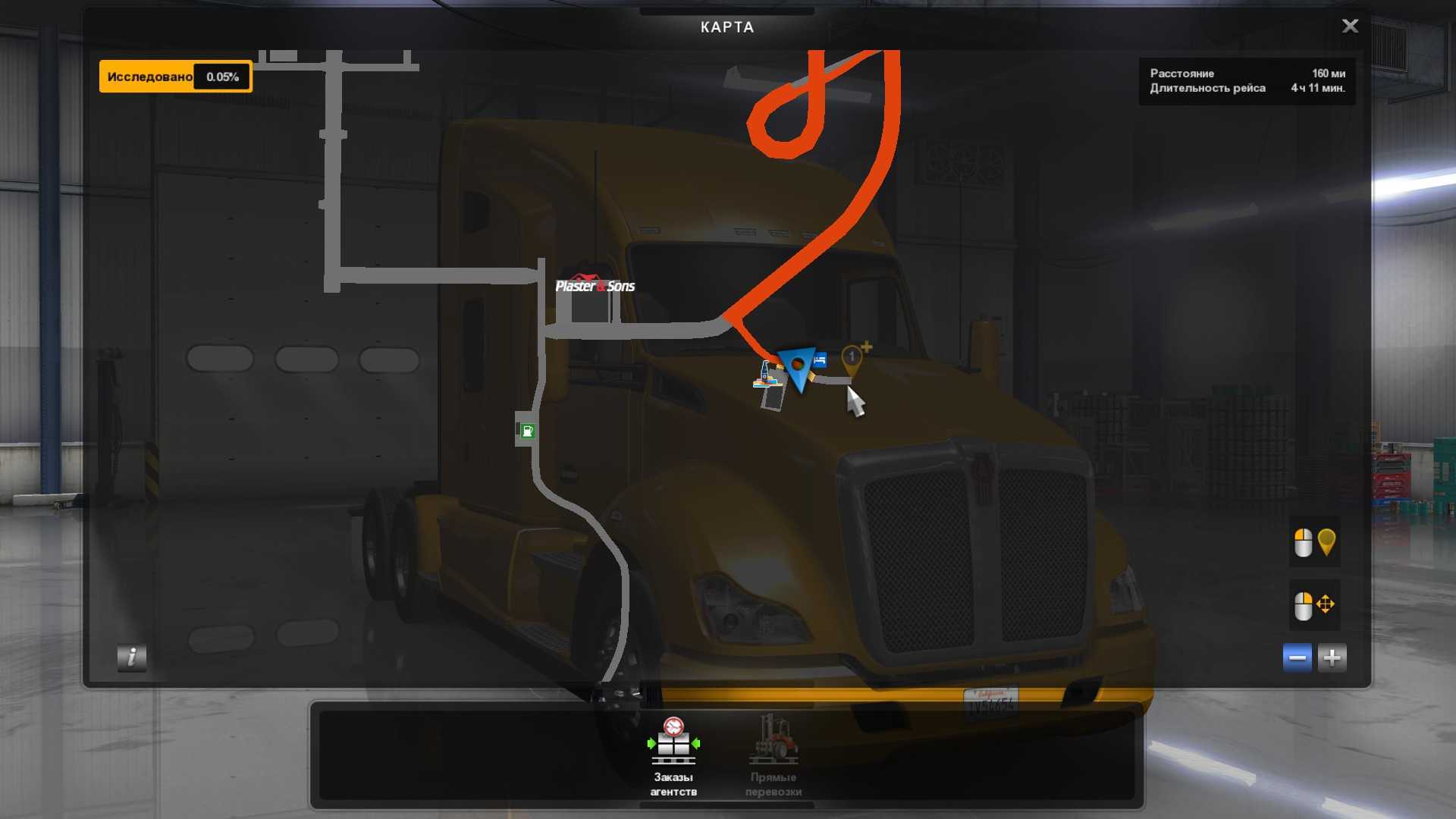Viewport: 1456px width, 819px height.
Task: Close the map window
Action: pos(1350,27)
